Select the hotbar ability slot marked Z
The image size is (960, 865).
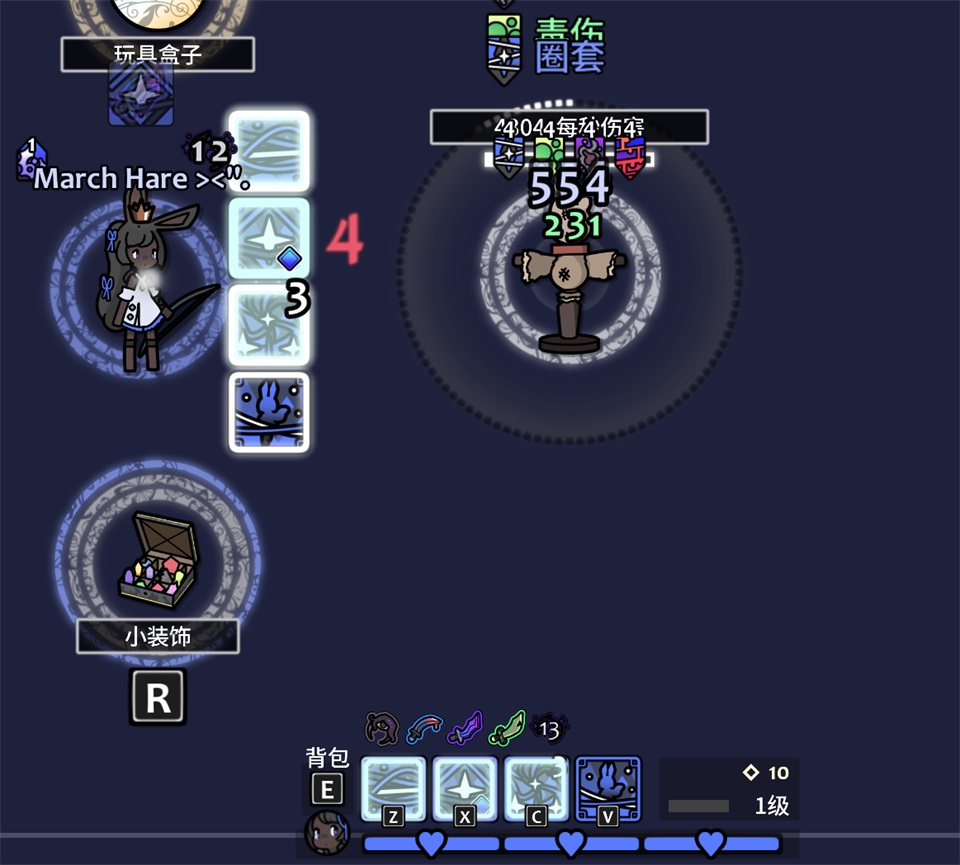point(393,790)
